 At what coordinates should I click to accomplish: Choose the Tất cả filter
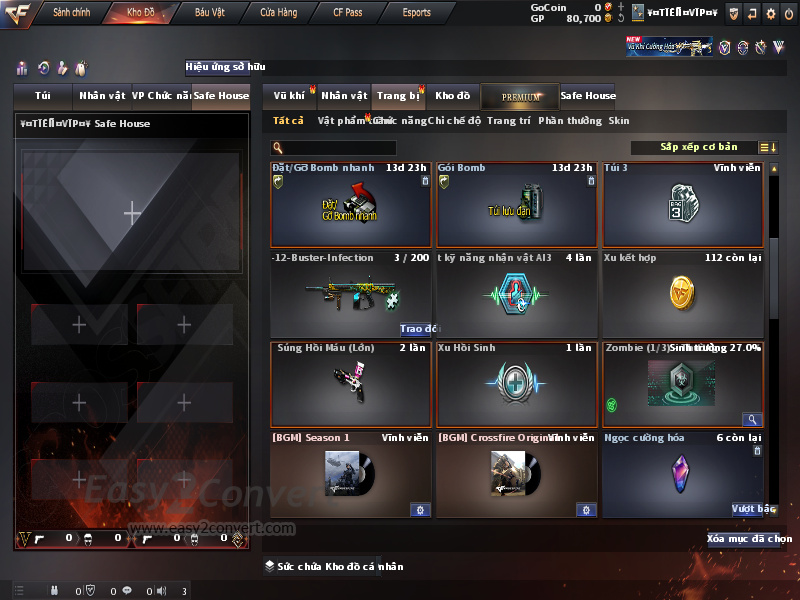[288, 121]
